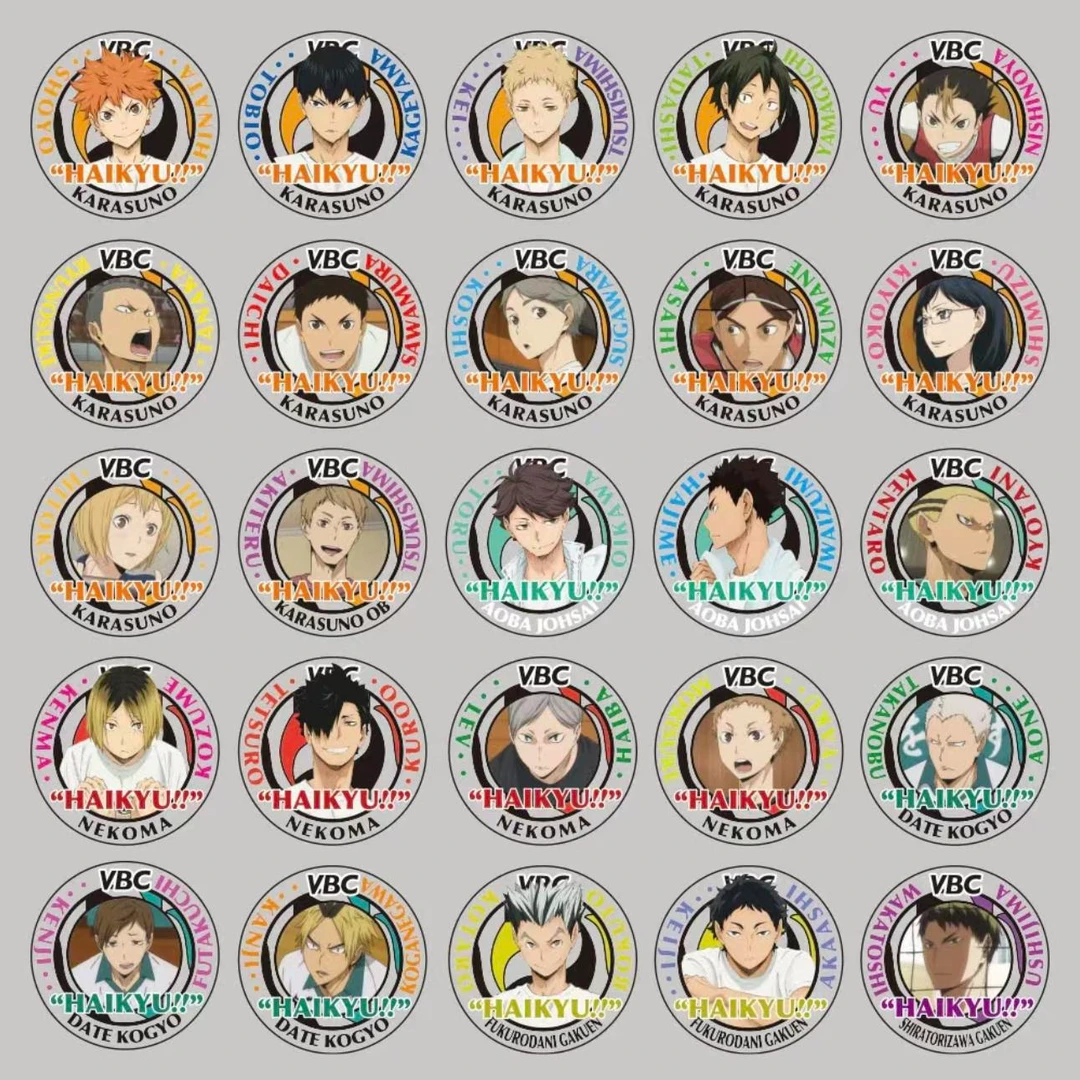Pick the Asahi Azumane badge
The image size is (1080, 1080).
pos(748,333)
